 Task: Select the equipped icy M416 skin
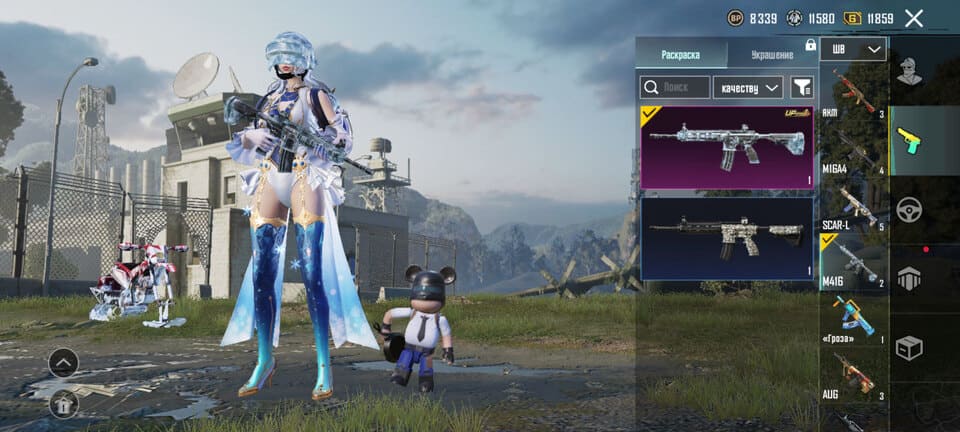(x=727, y=147)
